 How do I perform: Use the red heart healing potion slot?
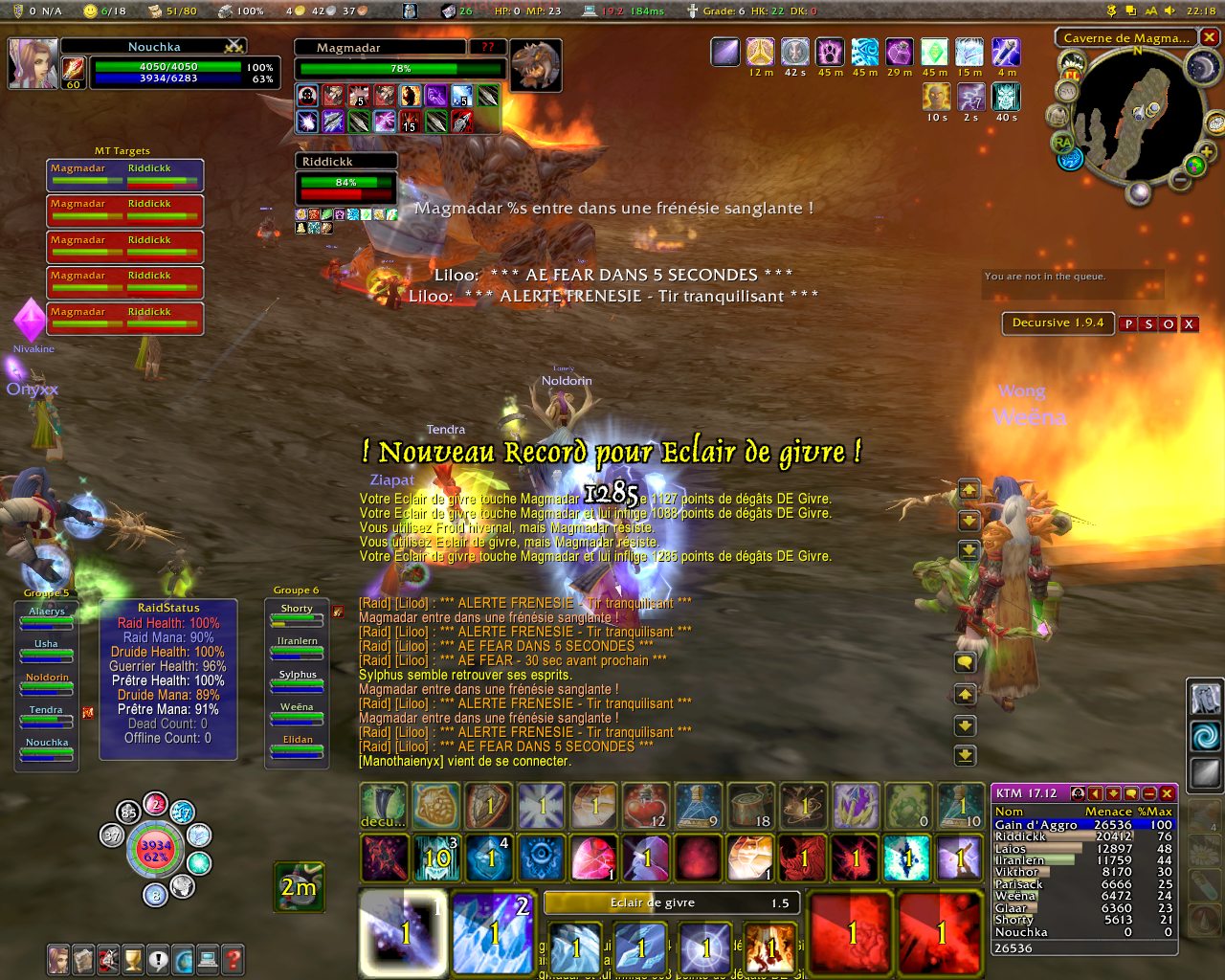(x=644, y=806)
